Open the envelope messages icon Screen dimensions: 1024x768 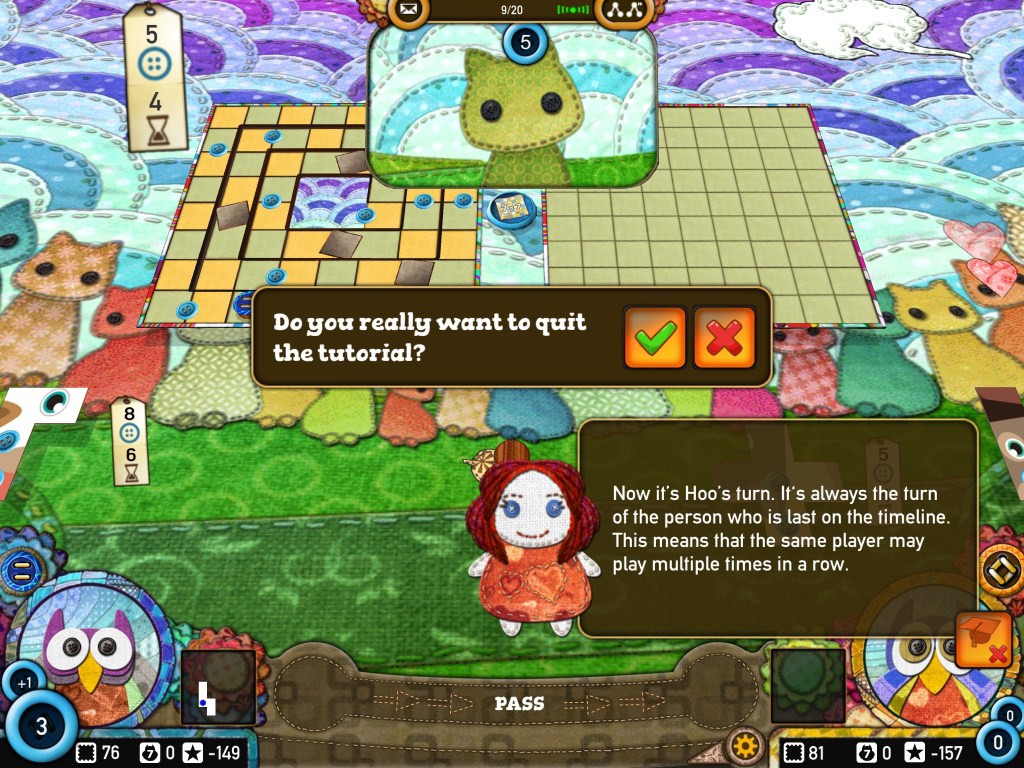(408, 11)
